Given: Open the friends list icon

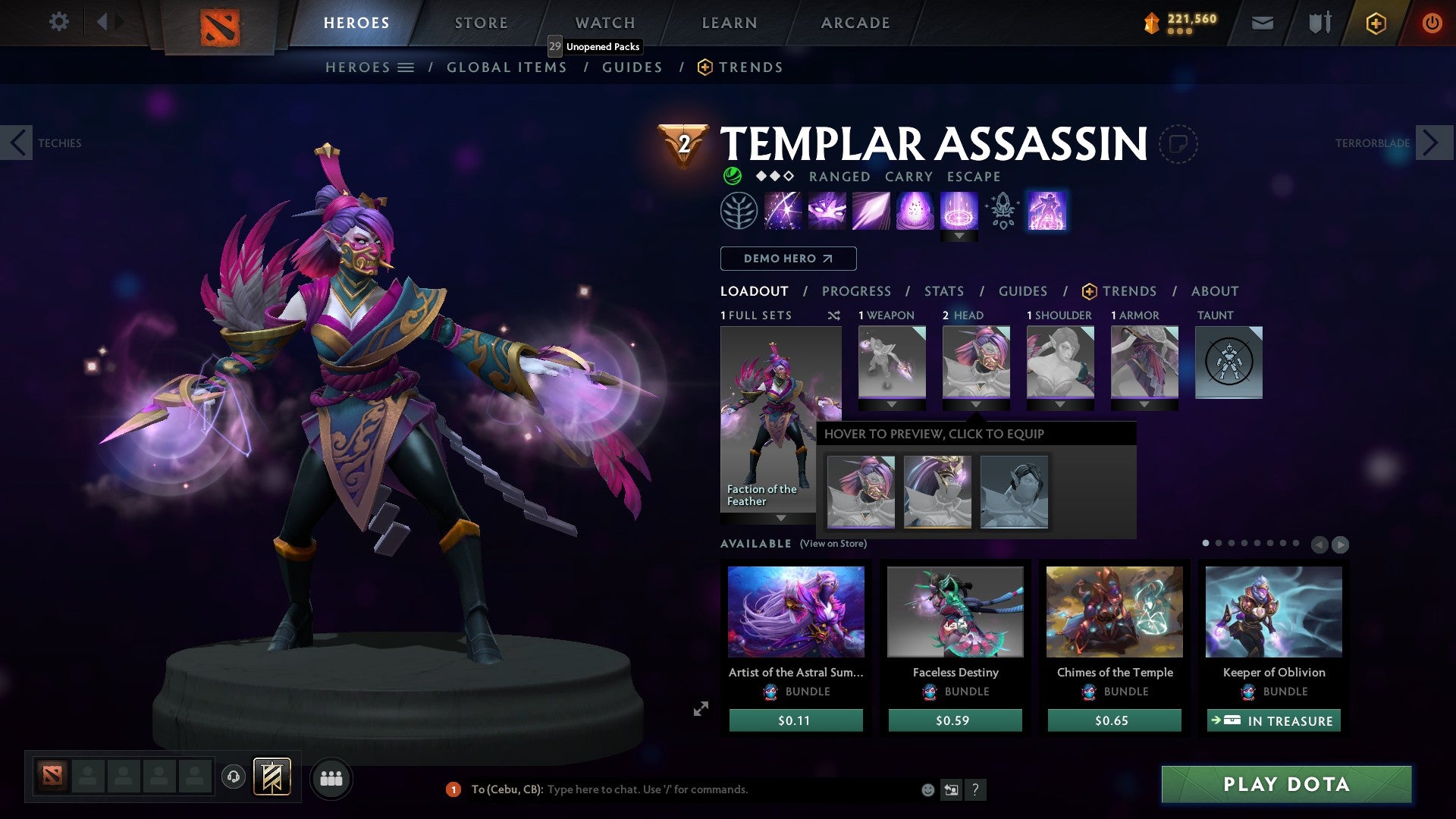Looking at the screenshot, I should click(331, 778).
